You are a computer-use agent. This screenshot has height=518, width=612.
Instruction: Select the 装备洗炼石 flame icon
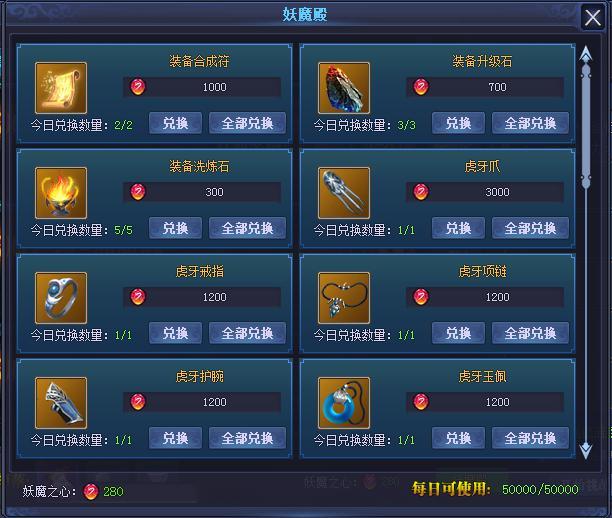pyautogui.click(x=61, y=193)
